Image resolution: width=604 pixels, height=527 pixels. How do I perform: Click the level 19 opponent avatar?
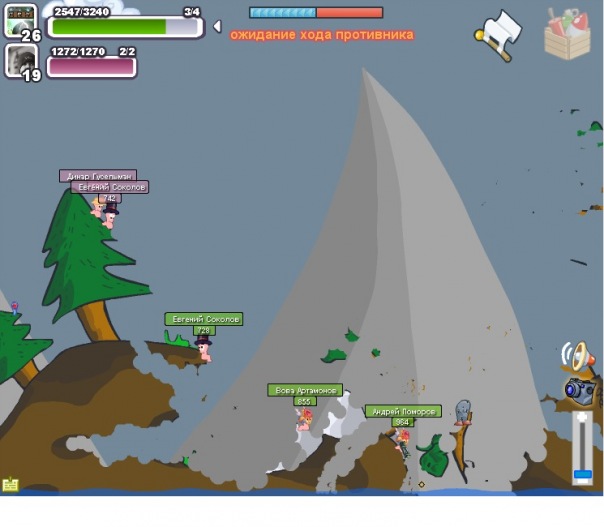tap(21, 61)
